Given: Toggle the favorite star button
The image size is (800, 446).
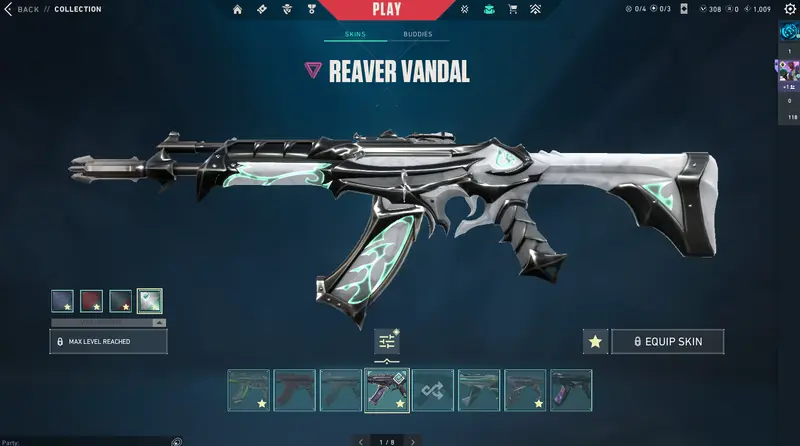Looking at the screenshot, I should (x=595, y=341).
